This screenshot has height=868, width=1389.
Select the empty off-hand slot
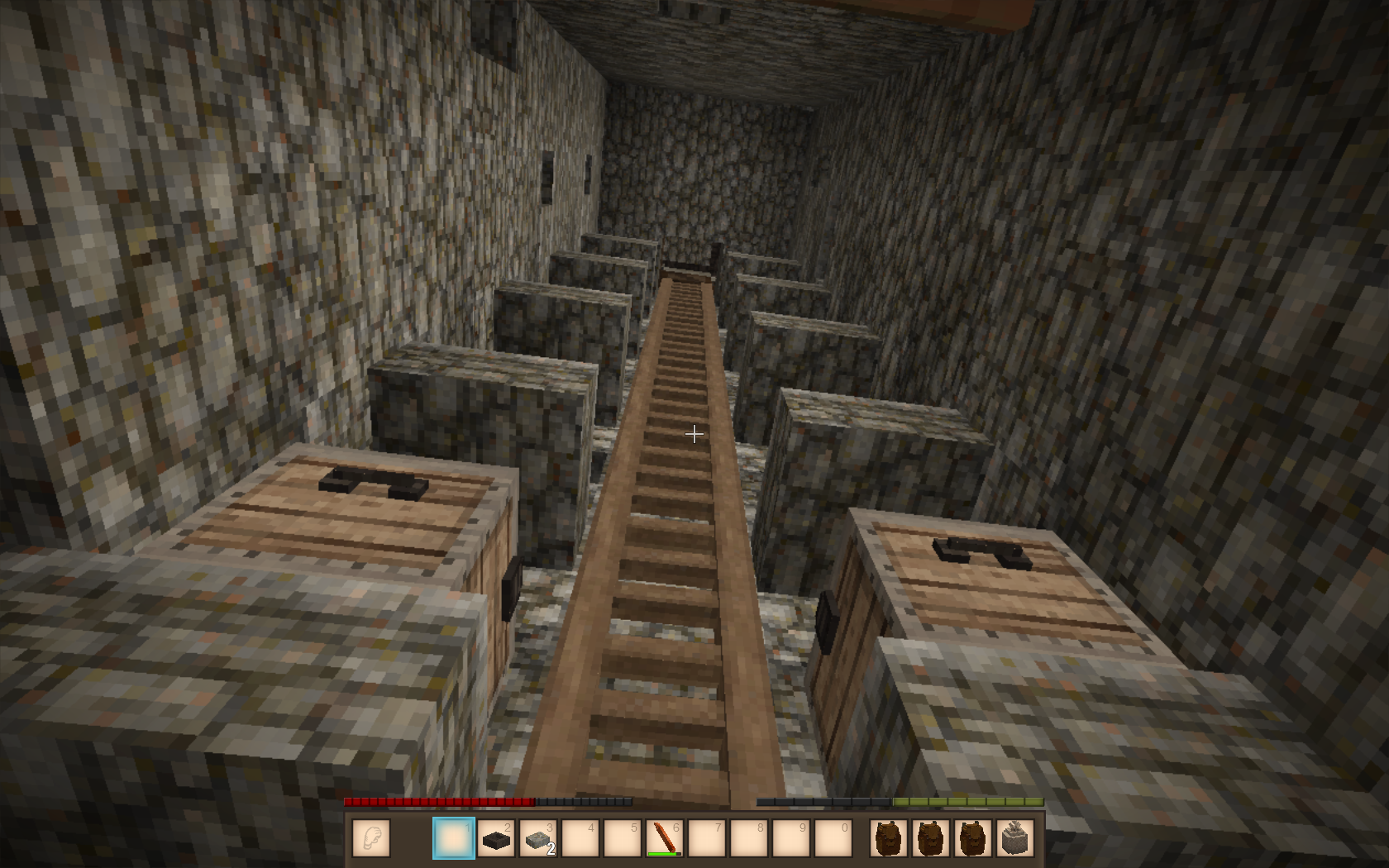pyautogui.click(x=370, y=838)
